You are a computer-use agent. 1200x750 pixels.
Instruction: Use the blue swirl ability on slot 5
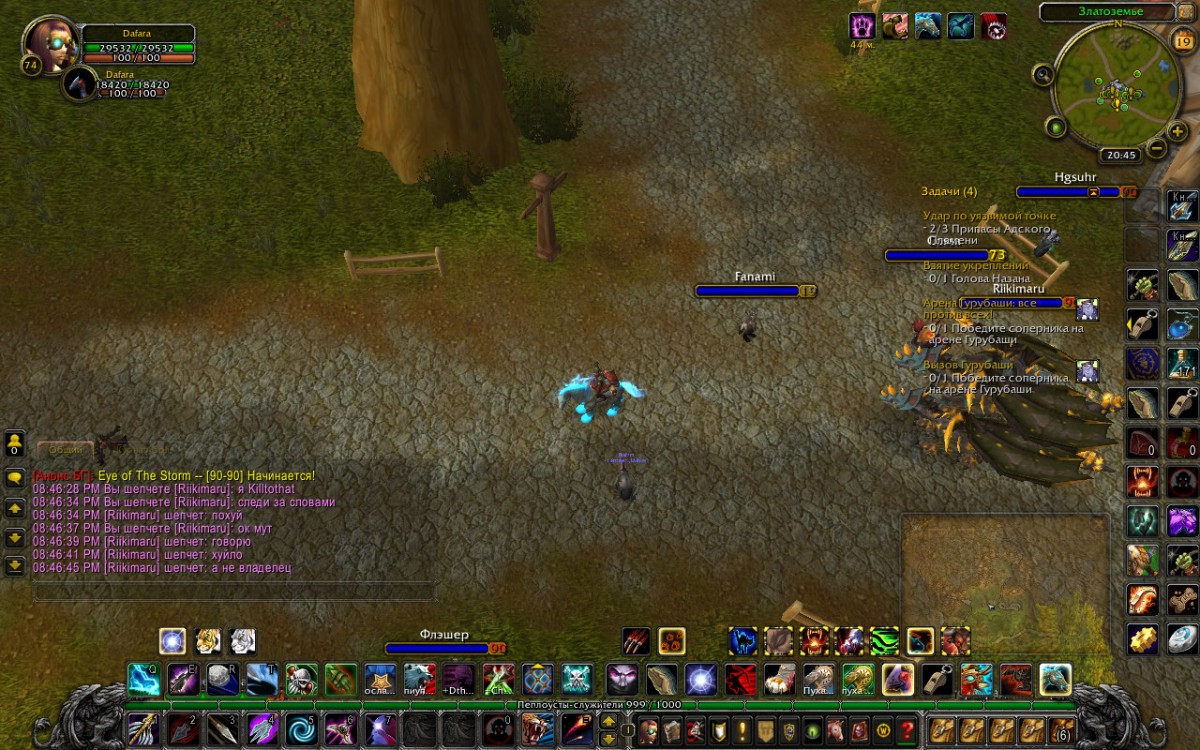point(301,729)
